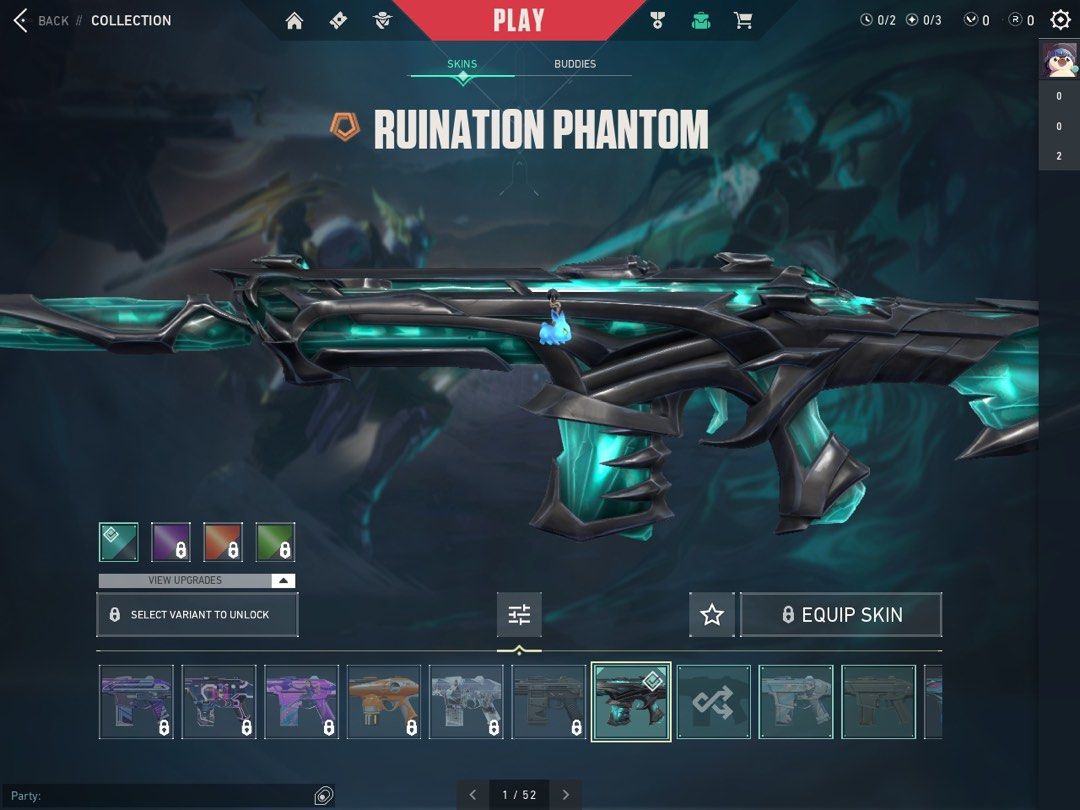
Task: Switch to the Buddies tab
Action: point(575,64)
